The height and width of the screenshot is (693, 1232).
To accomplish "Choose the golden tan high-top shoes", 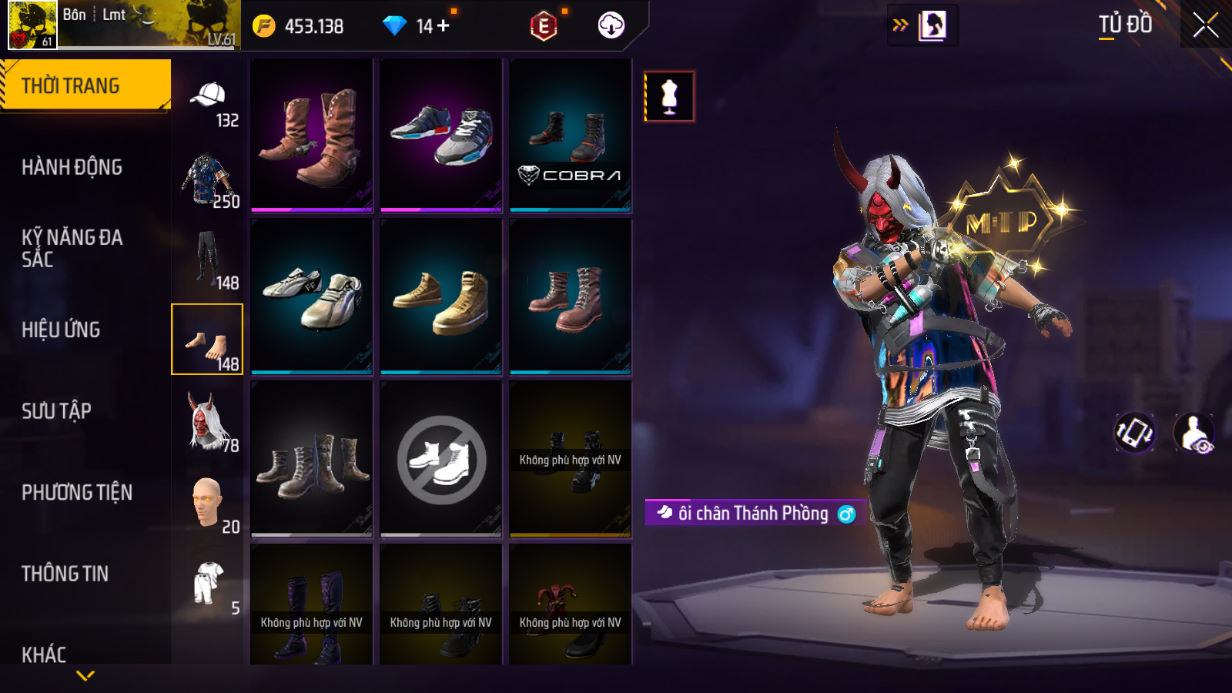I will 441,297.
